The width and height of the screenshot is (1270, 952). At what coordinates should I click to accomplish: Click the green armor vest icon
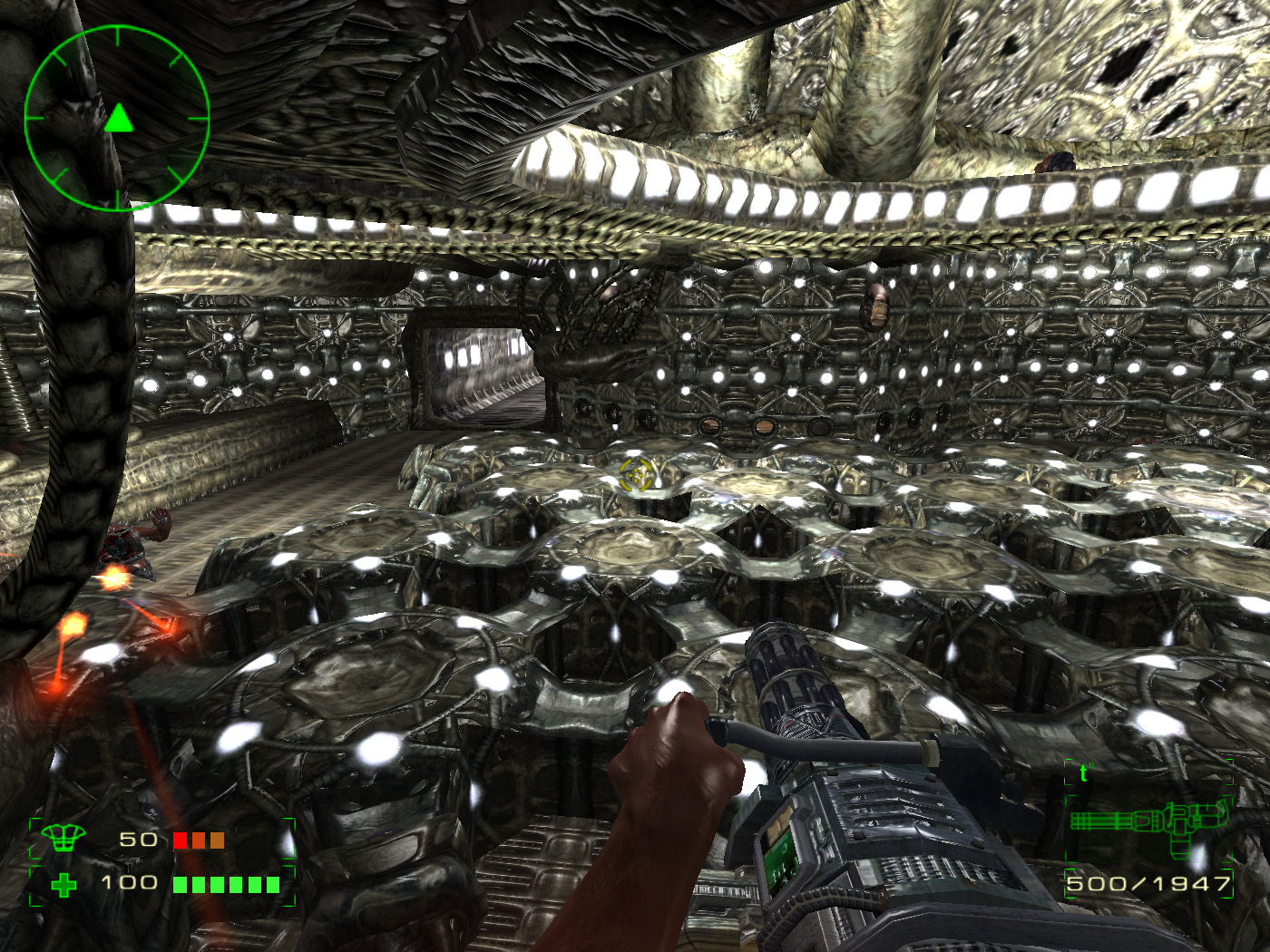pyautogui.click(x=63, y=839)
